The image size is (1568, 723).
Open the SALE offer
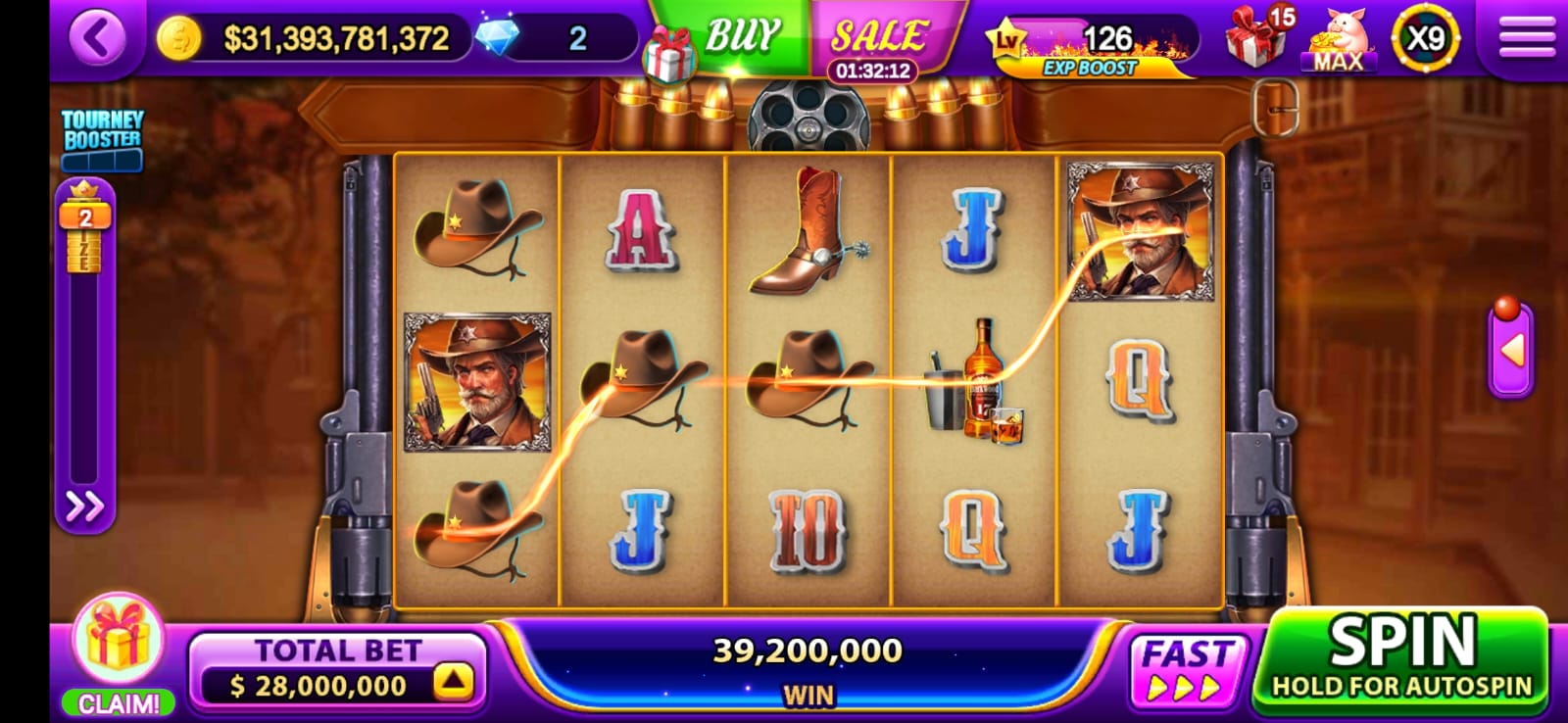(x=878, y=39)
